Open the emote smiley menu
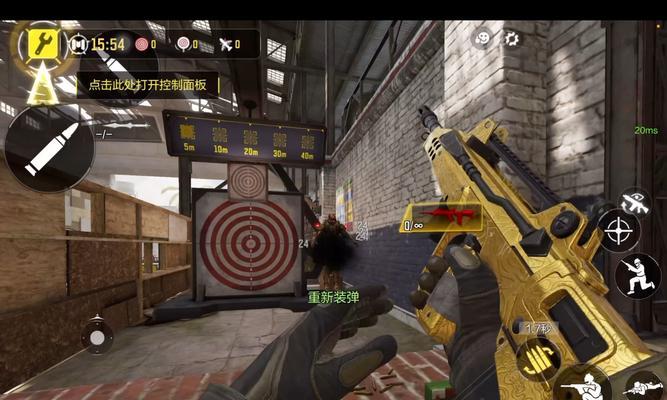The width and height of the screenshot is (667, 400). pos(482,39)
